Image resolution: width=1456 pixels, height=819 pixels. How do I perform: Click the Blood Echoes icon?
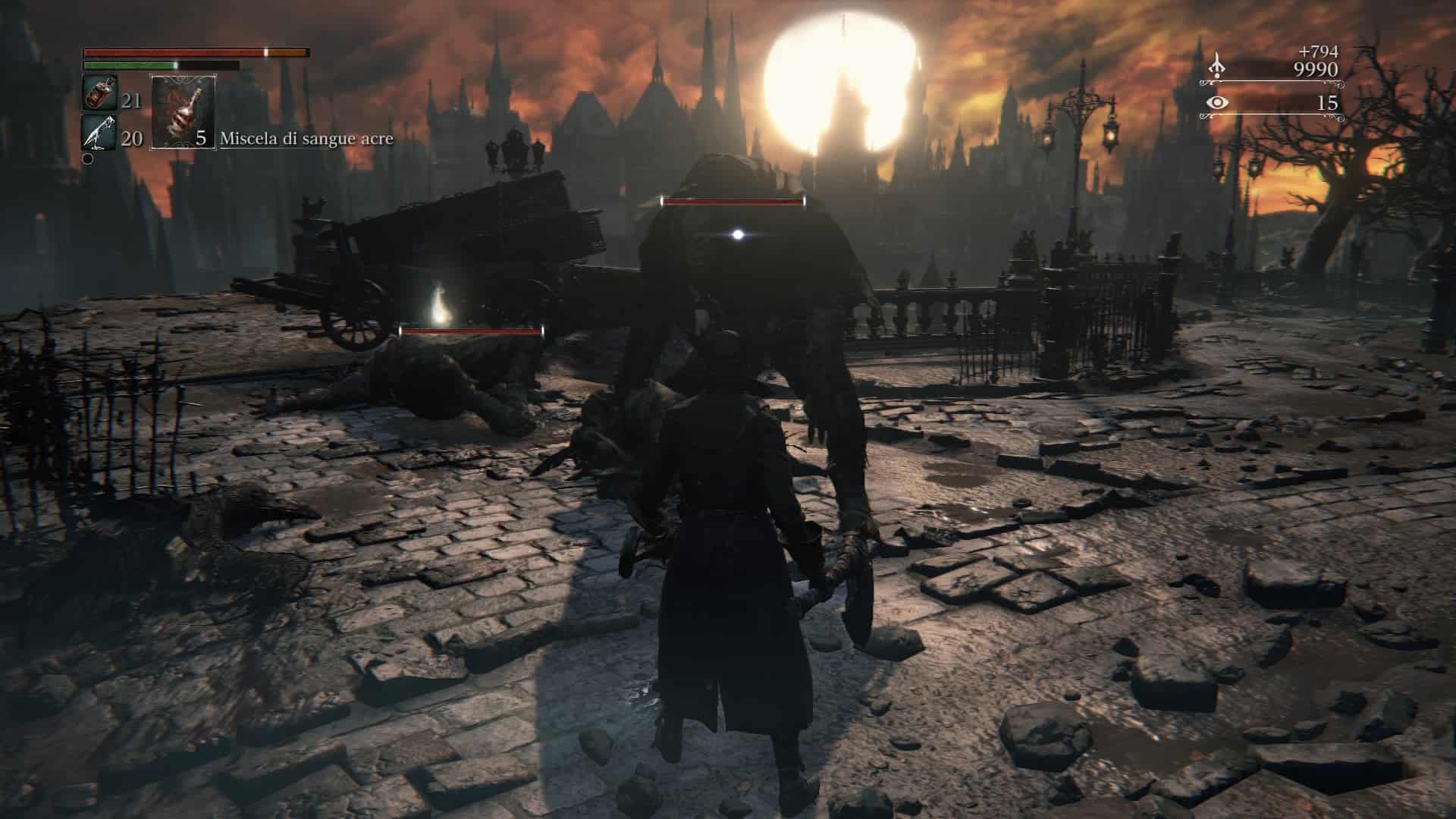click(x=1216, y=66)
